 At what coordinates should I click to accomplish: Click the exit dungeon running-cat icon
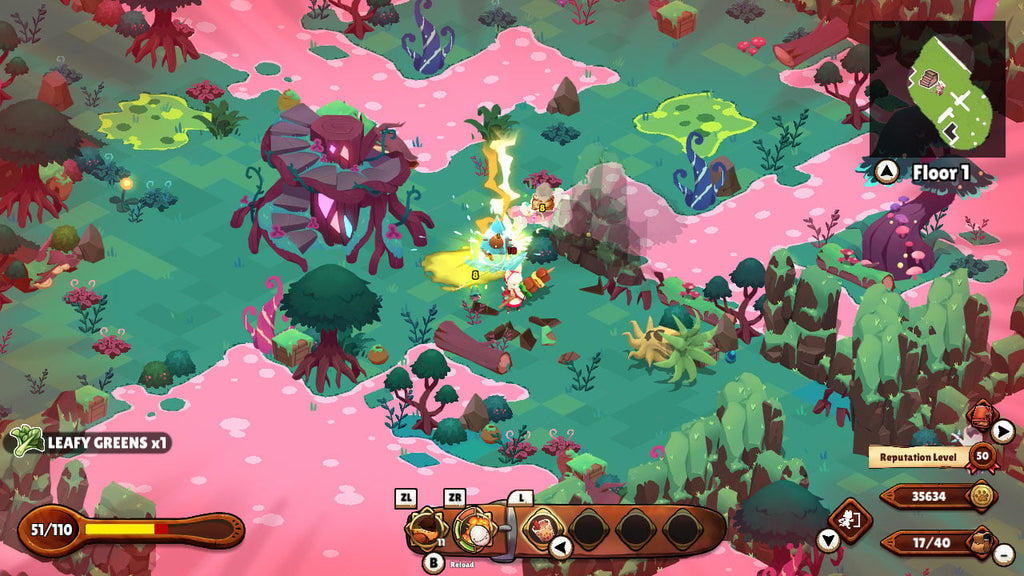click(x=851, y=520)
